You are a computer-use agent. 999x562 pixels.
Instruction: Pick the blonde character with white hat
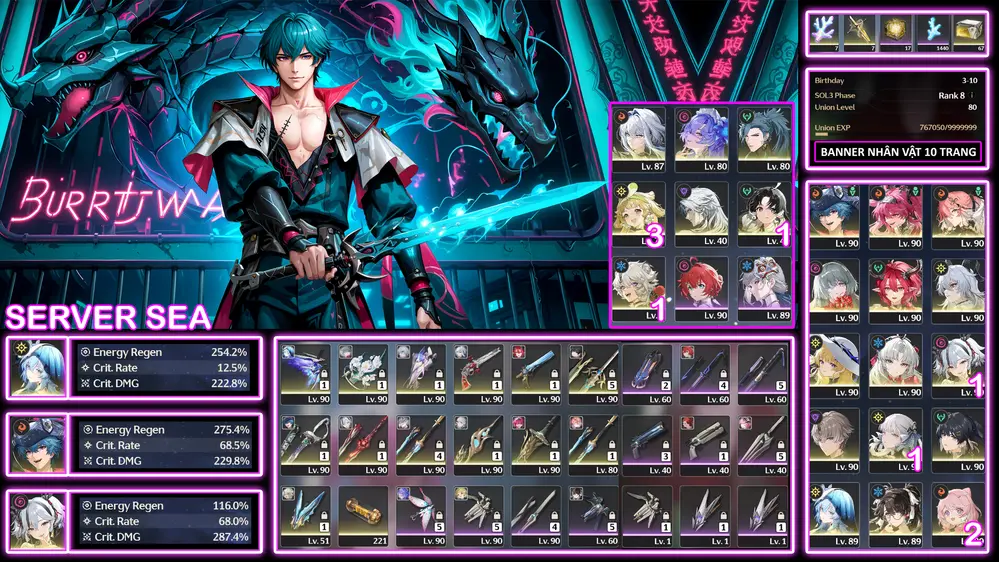tap(834, 365)
